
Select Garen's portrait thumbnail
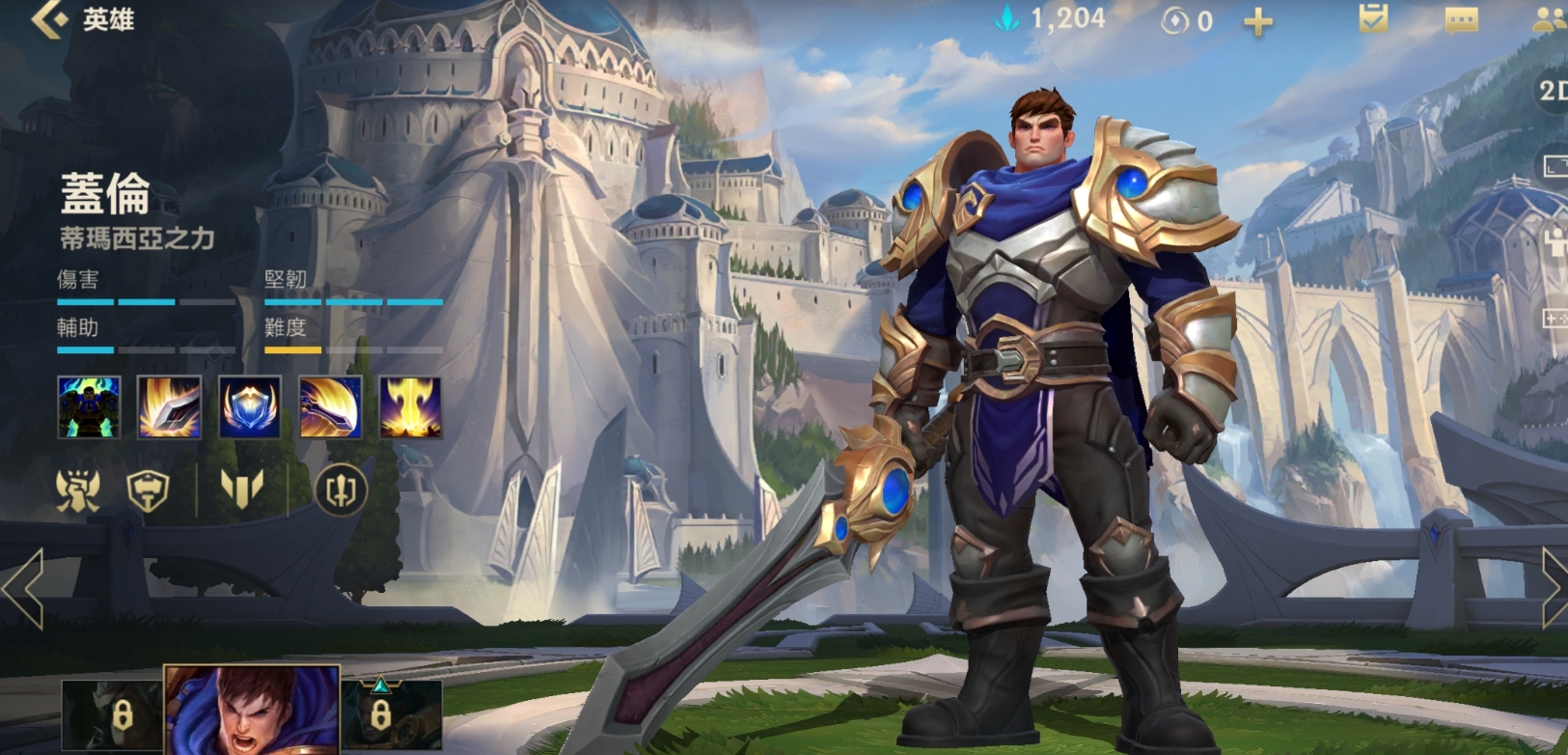coord(252,711)
